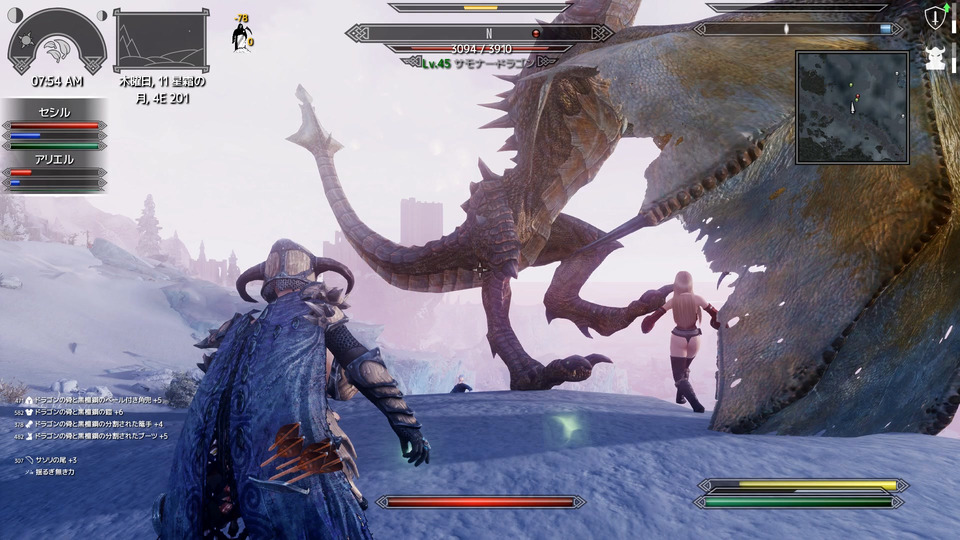The image size is (960, 540).
Task: Click the grim reaper penguin icon
Action: coord(242,37)
